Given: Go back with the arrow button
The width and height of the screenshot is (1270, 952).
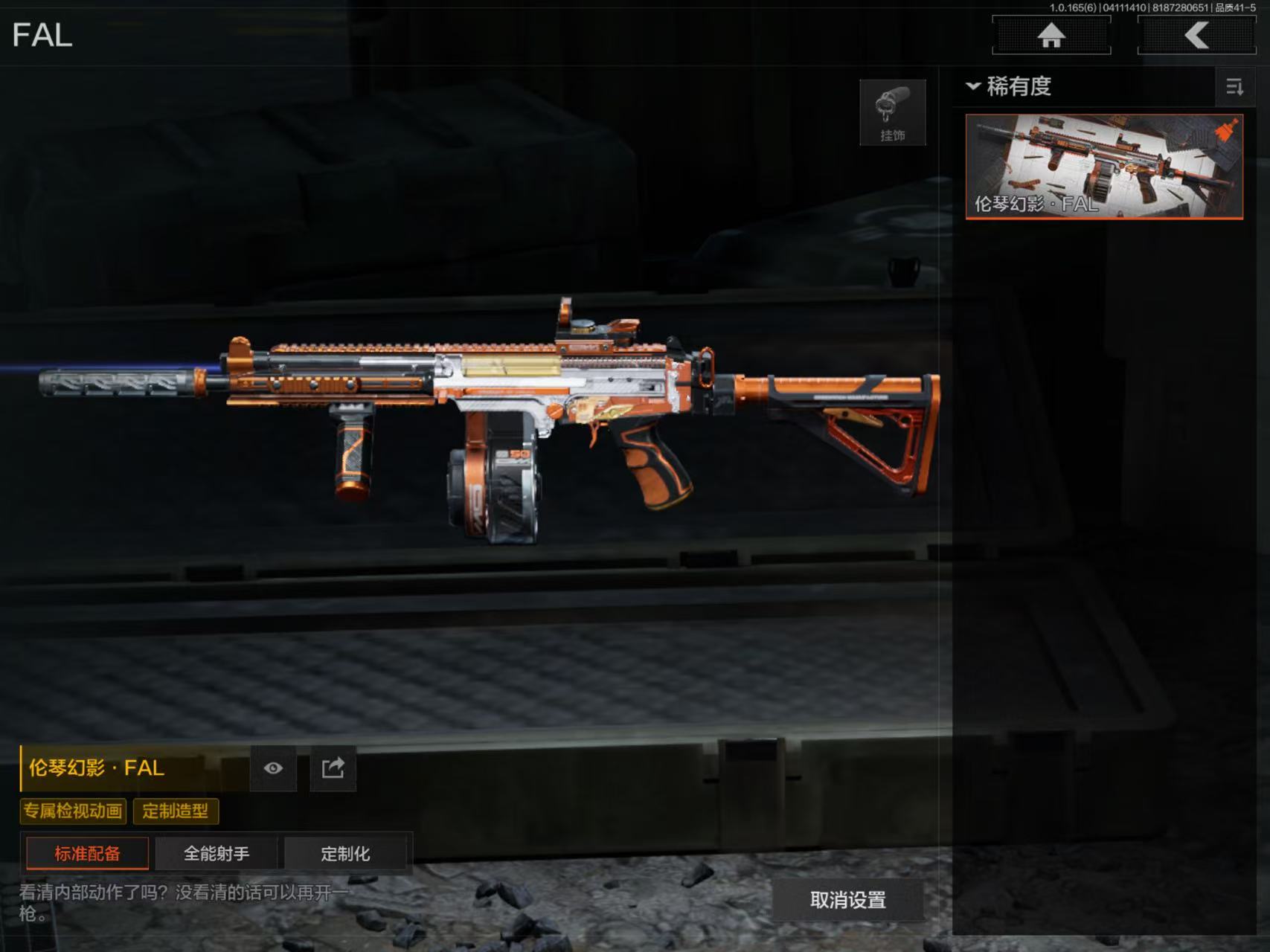Looking at the screenshot, I should click(1196, 35).
